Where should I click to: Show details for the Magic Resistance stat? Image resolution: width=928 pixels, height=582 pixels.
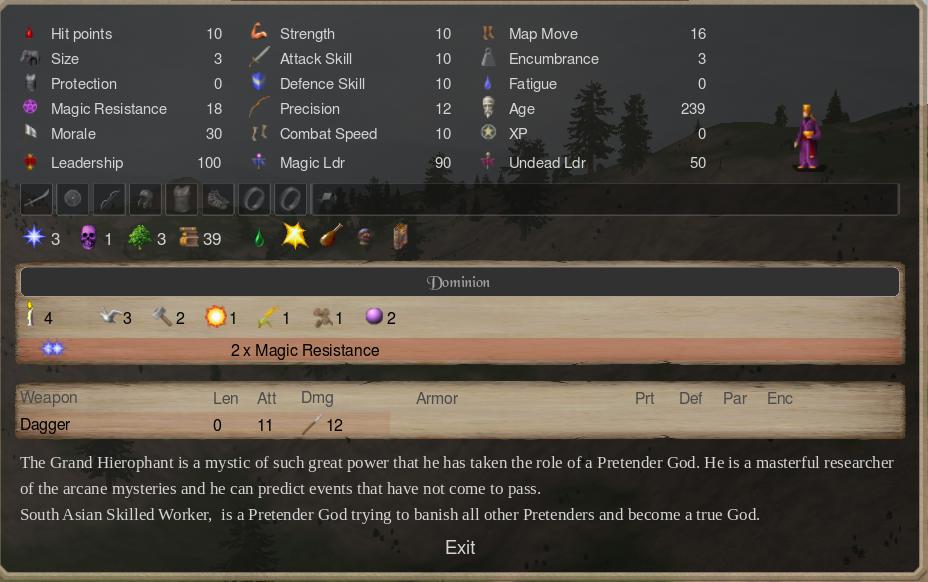(108, 109)
